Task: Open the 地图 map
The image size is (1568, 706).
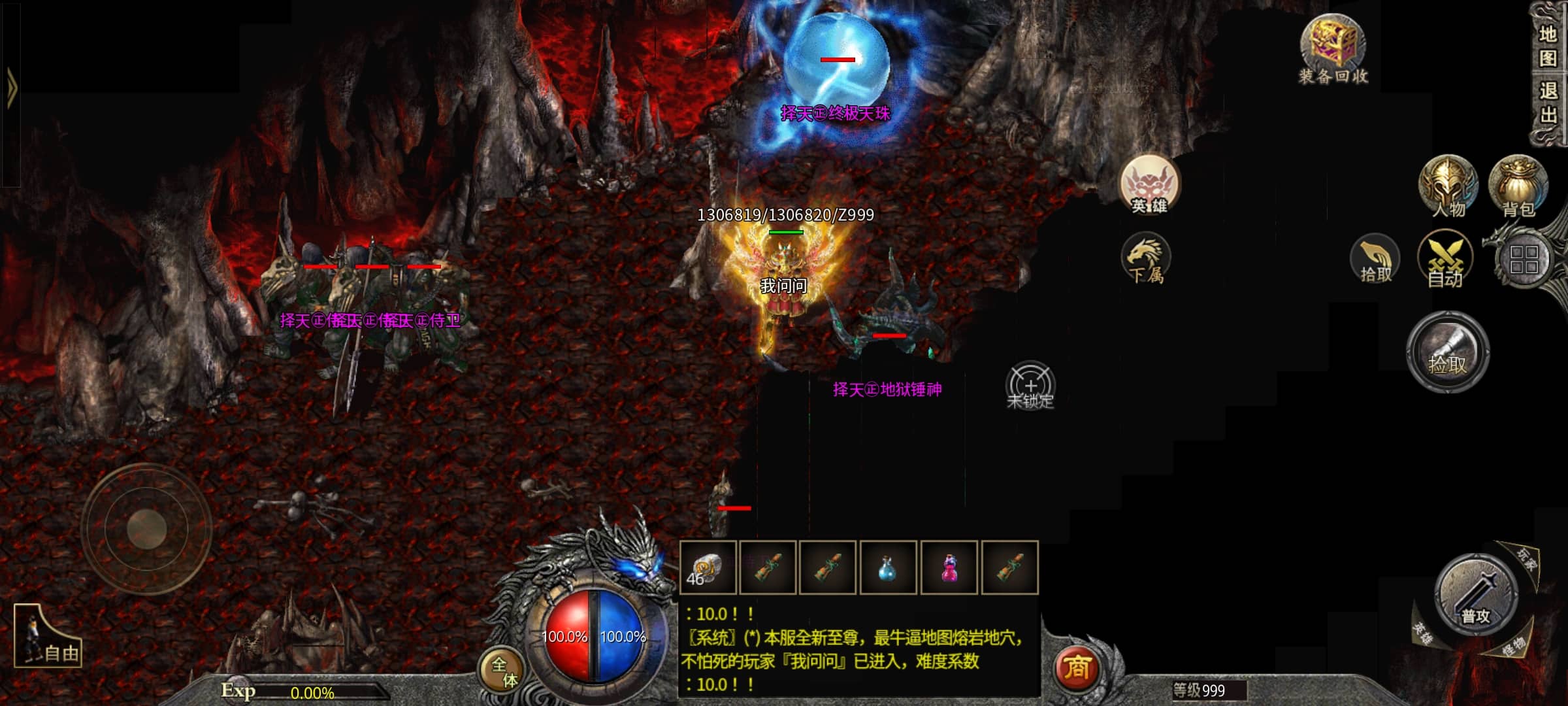Action: (x=1548, y=46)
